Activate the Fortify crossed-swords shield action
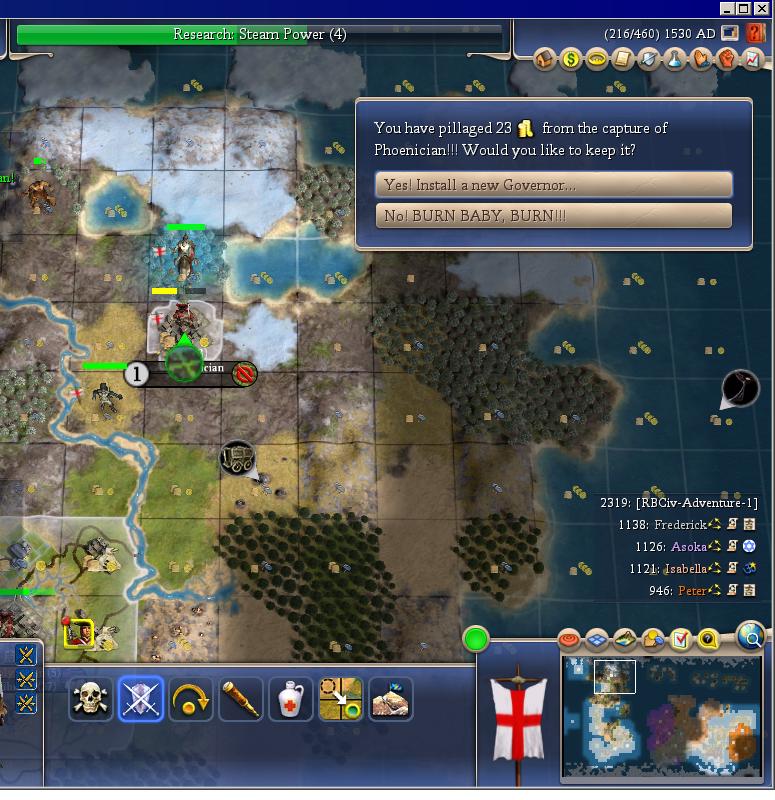Screen dimensions: 775x800 141,700
